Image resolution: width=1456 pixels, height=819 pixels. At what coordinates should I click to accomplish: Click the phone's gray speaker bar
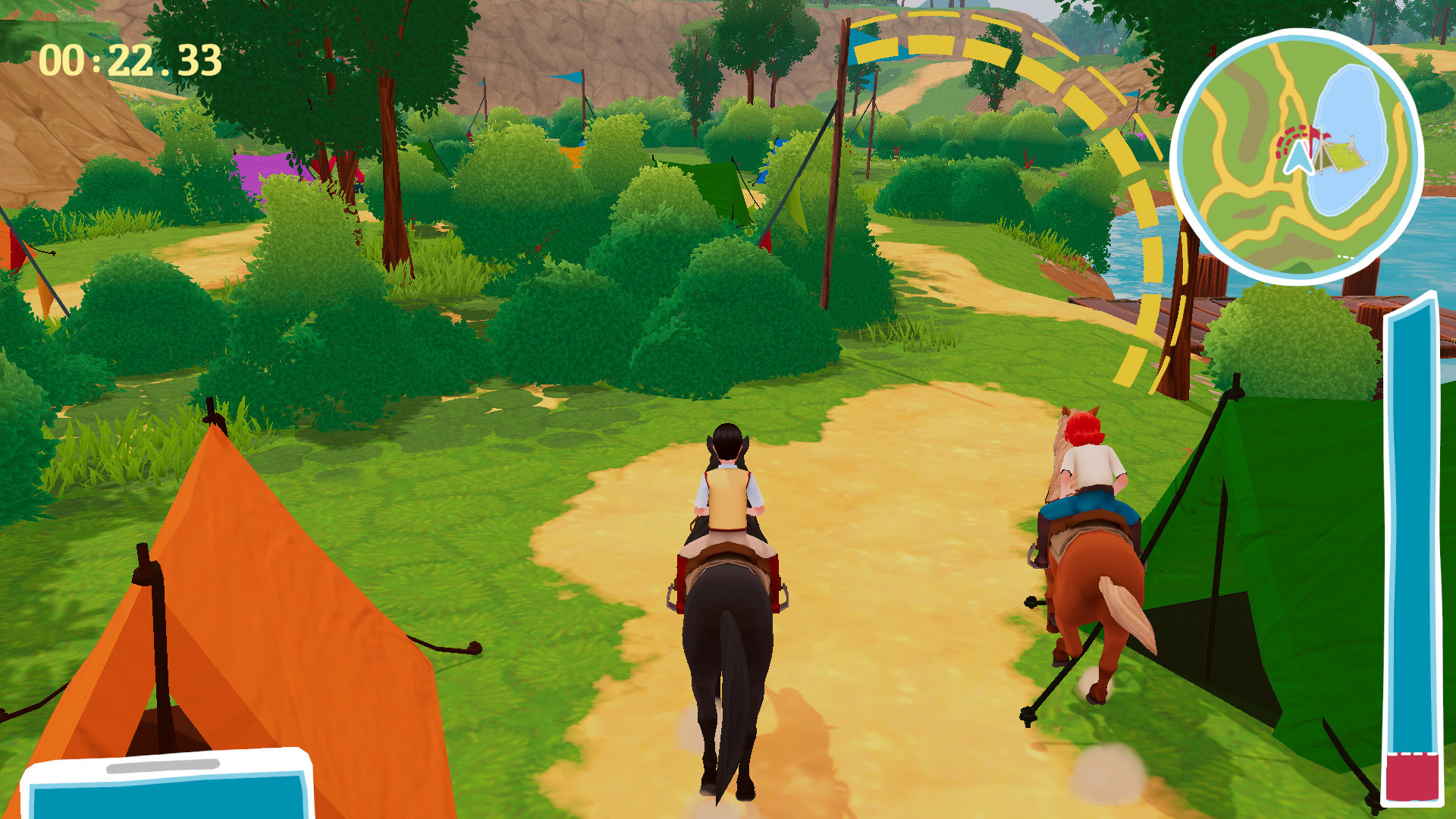(164, 766)
